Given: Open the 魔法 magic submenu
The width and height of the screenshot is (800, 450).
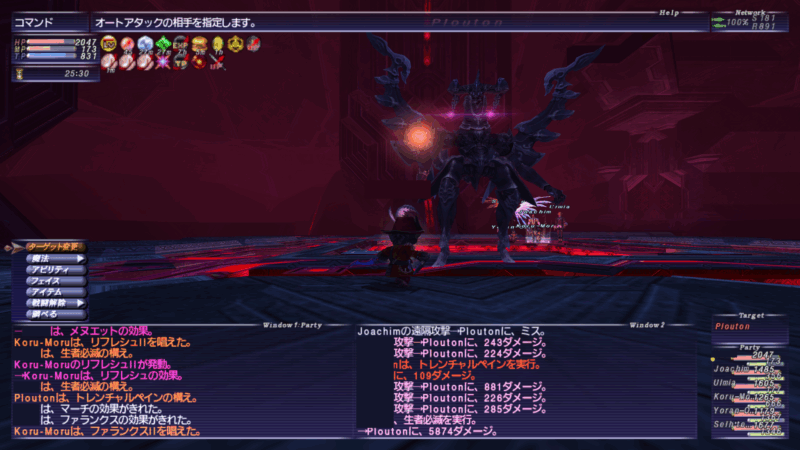Looking at the screenshot, I should click(50, 258).
